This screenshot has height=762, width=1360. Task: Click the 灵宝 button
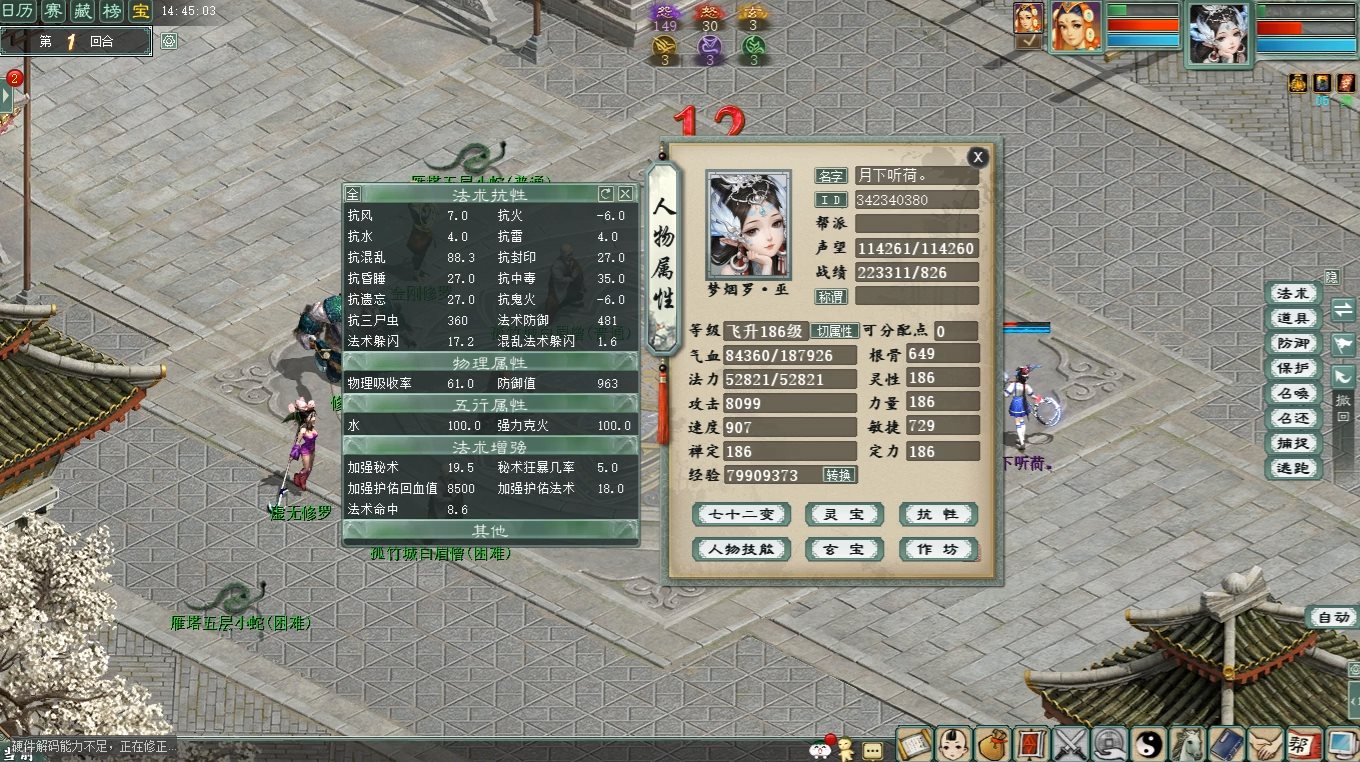(x=844, y=515)
